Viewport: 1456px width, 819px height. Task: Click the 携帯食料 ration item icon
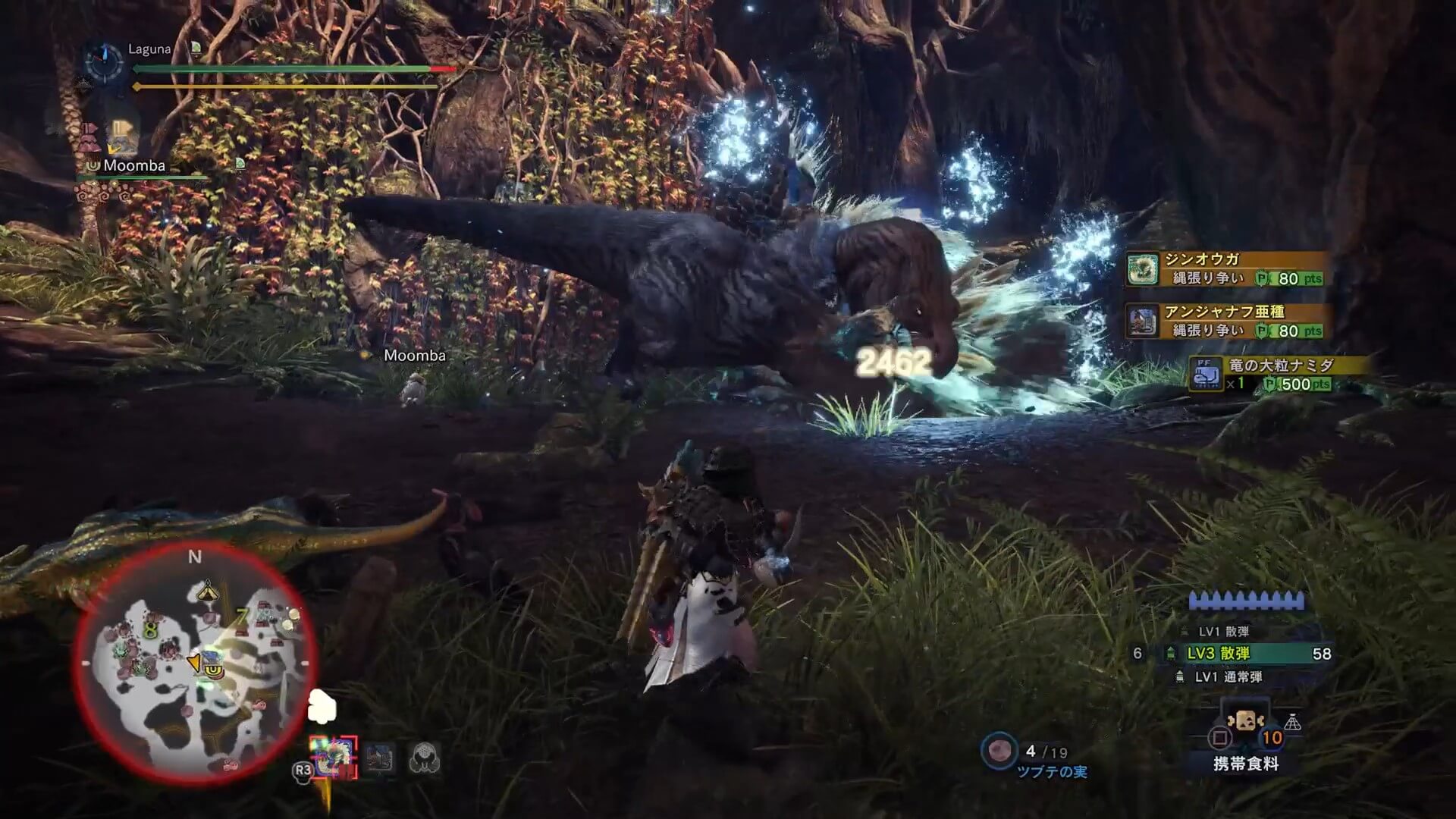[1245, 720]
